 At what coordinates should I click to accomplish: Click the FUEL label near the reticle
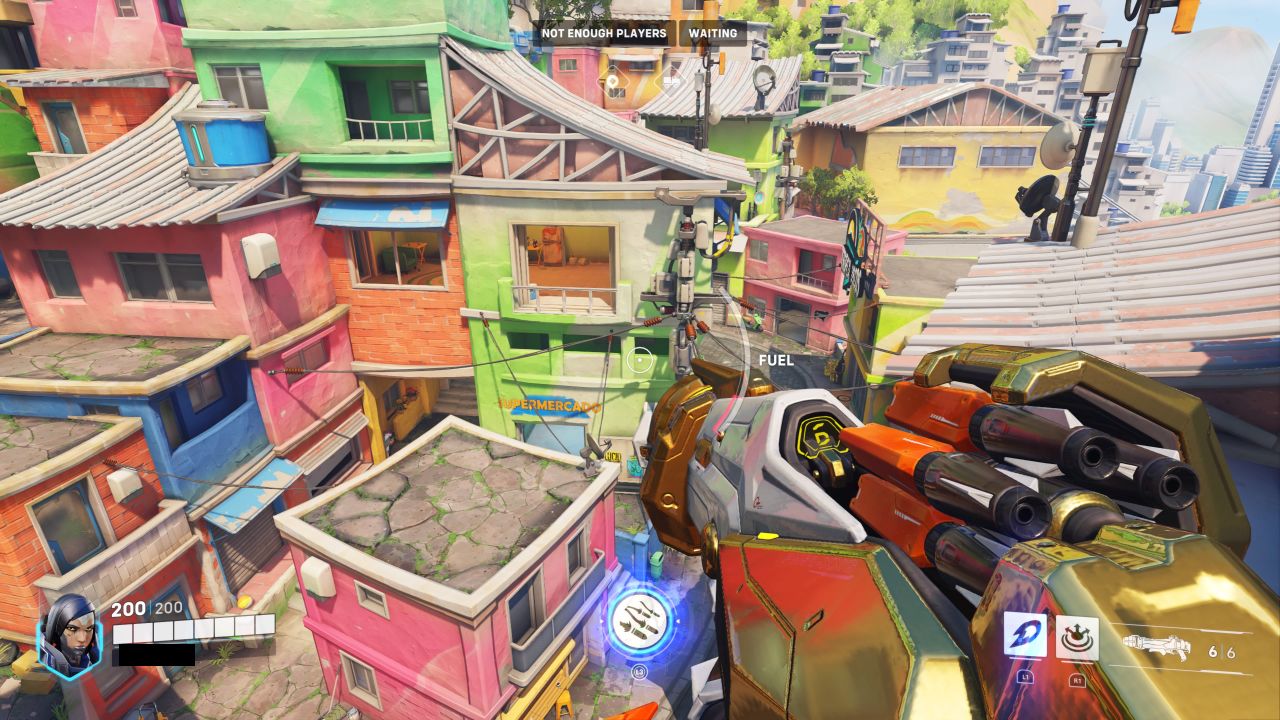[775, 360]
